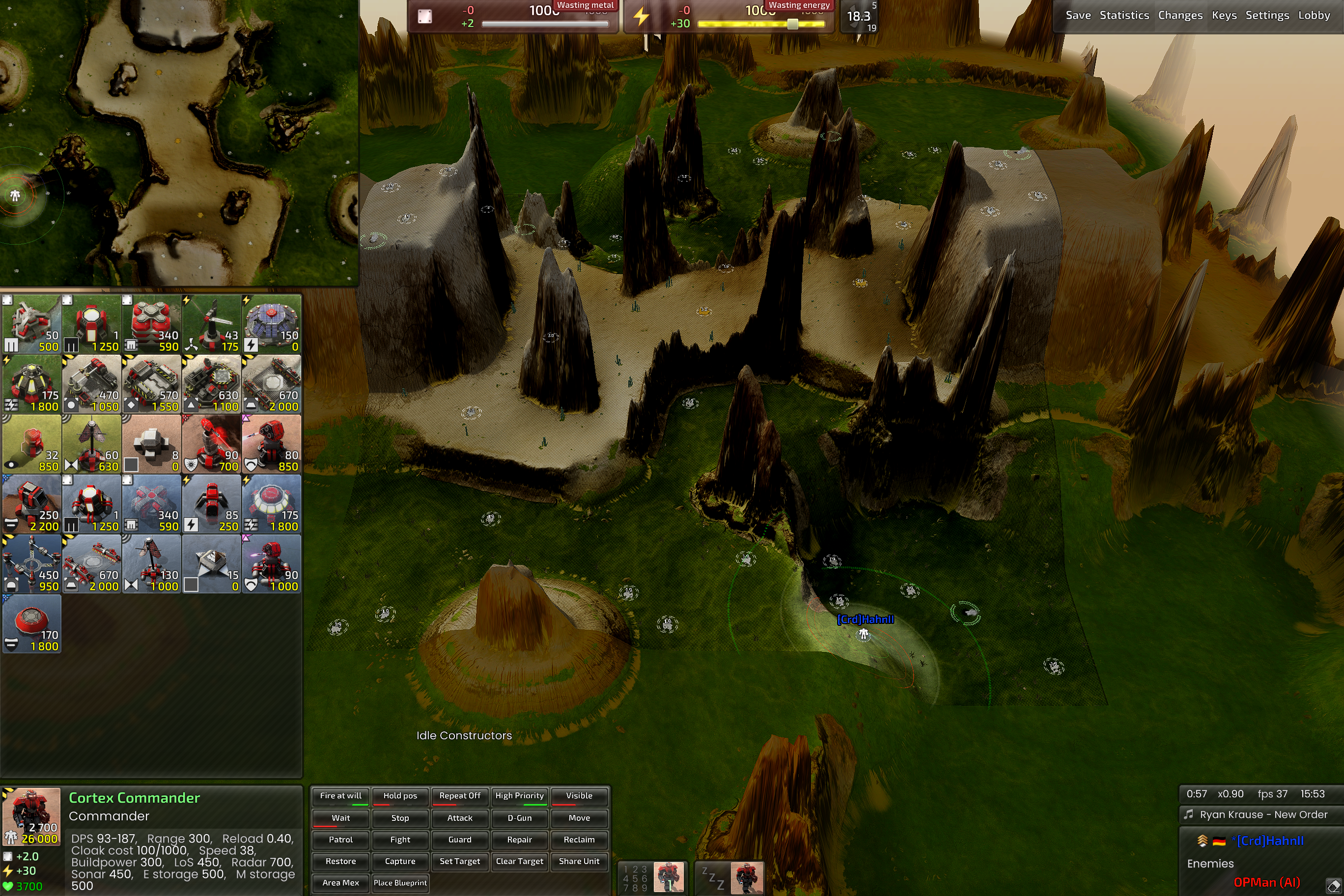
Task: Select the Patrol order
Action: 340,840
